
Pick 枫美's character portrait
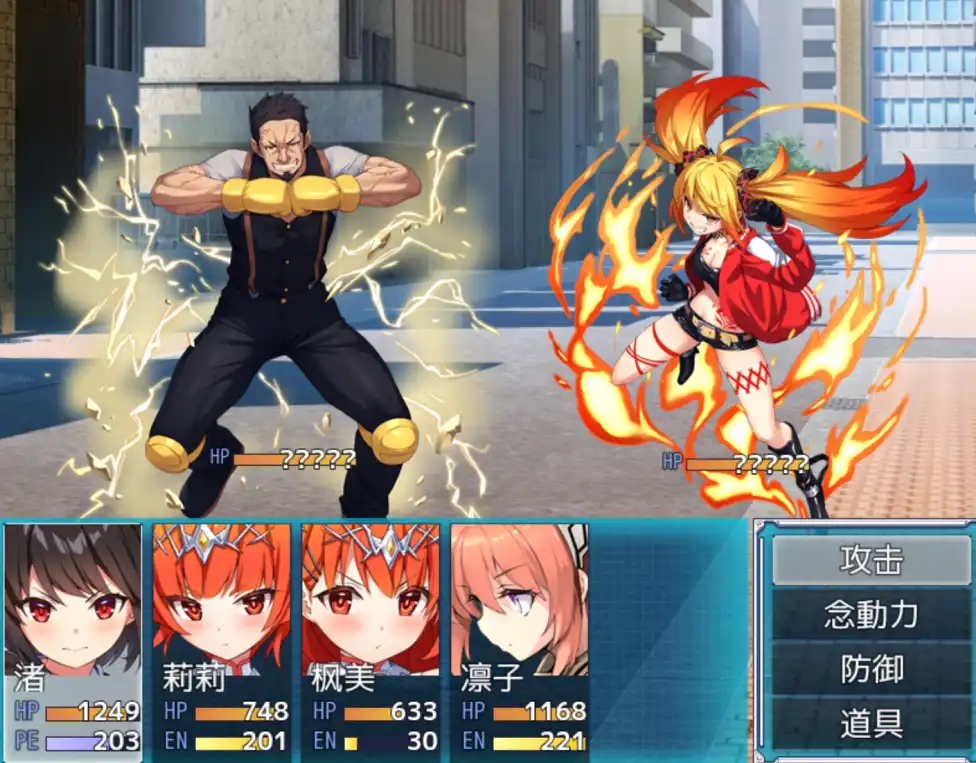click(370, 600)
